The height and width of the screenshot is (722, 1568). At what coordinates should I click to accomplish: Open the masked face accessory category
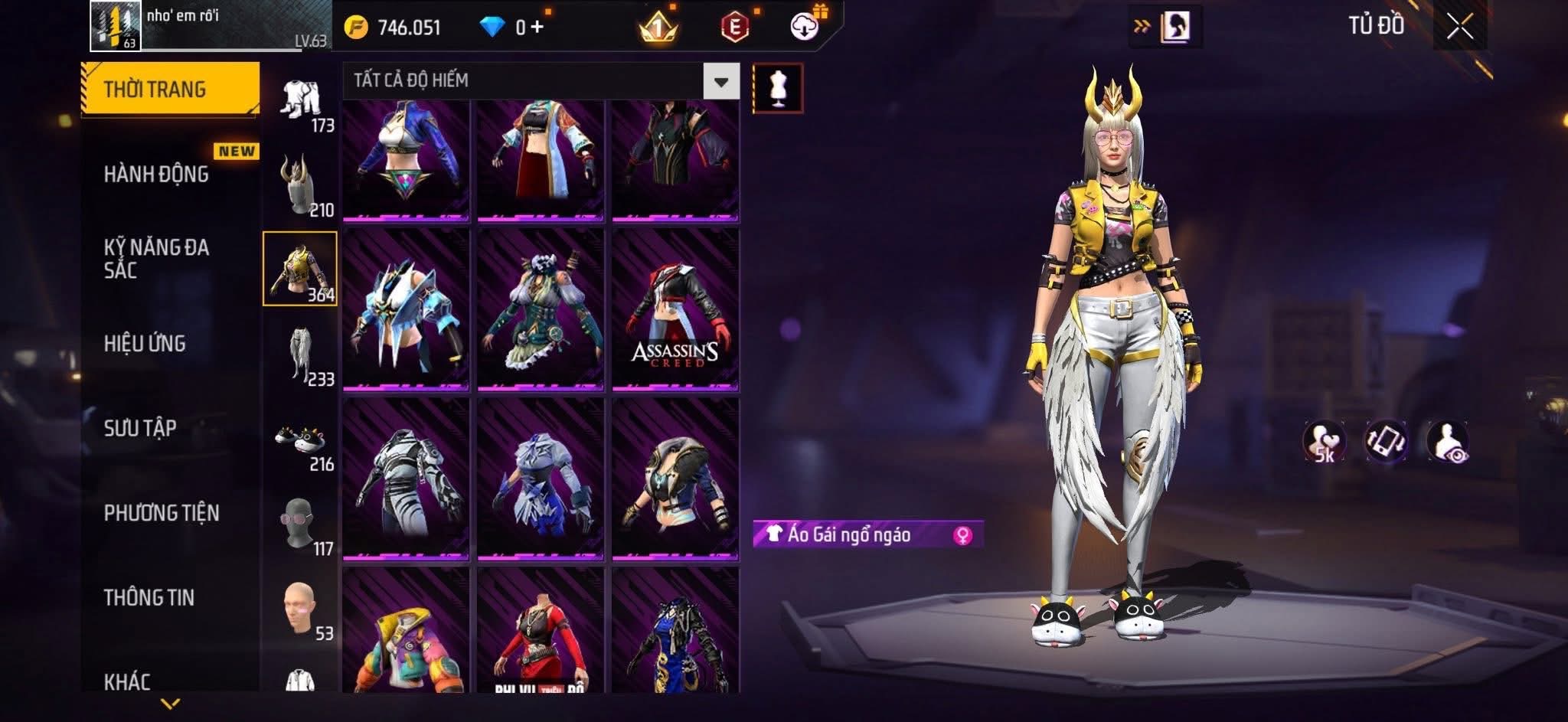[300, 524]
